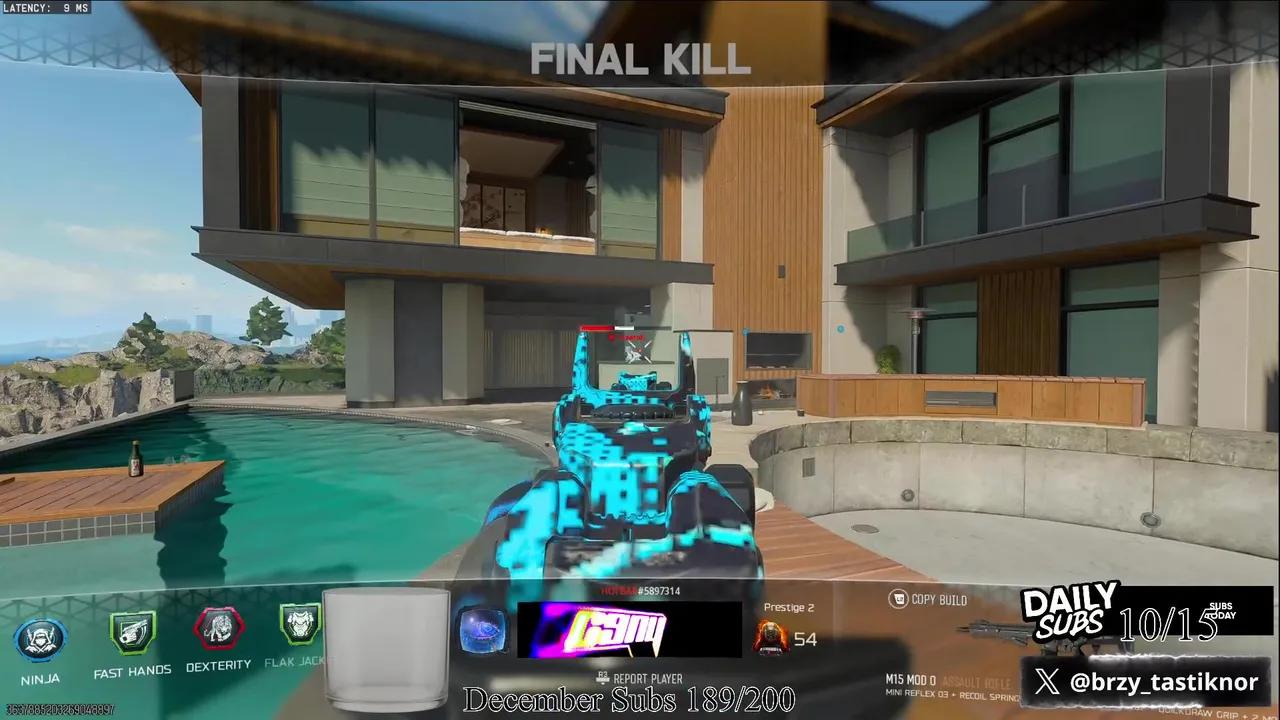Click the HOTBAR#5897314 player name
This screenshot has height=720, width=1280.
[x=640, y=592]
